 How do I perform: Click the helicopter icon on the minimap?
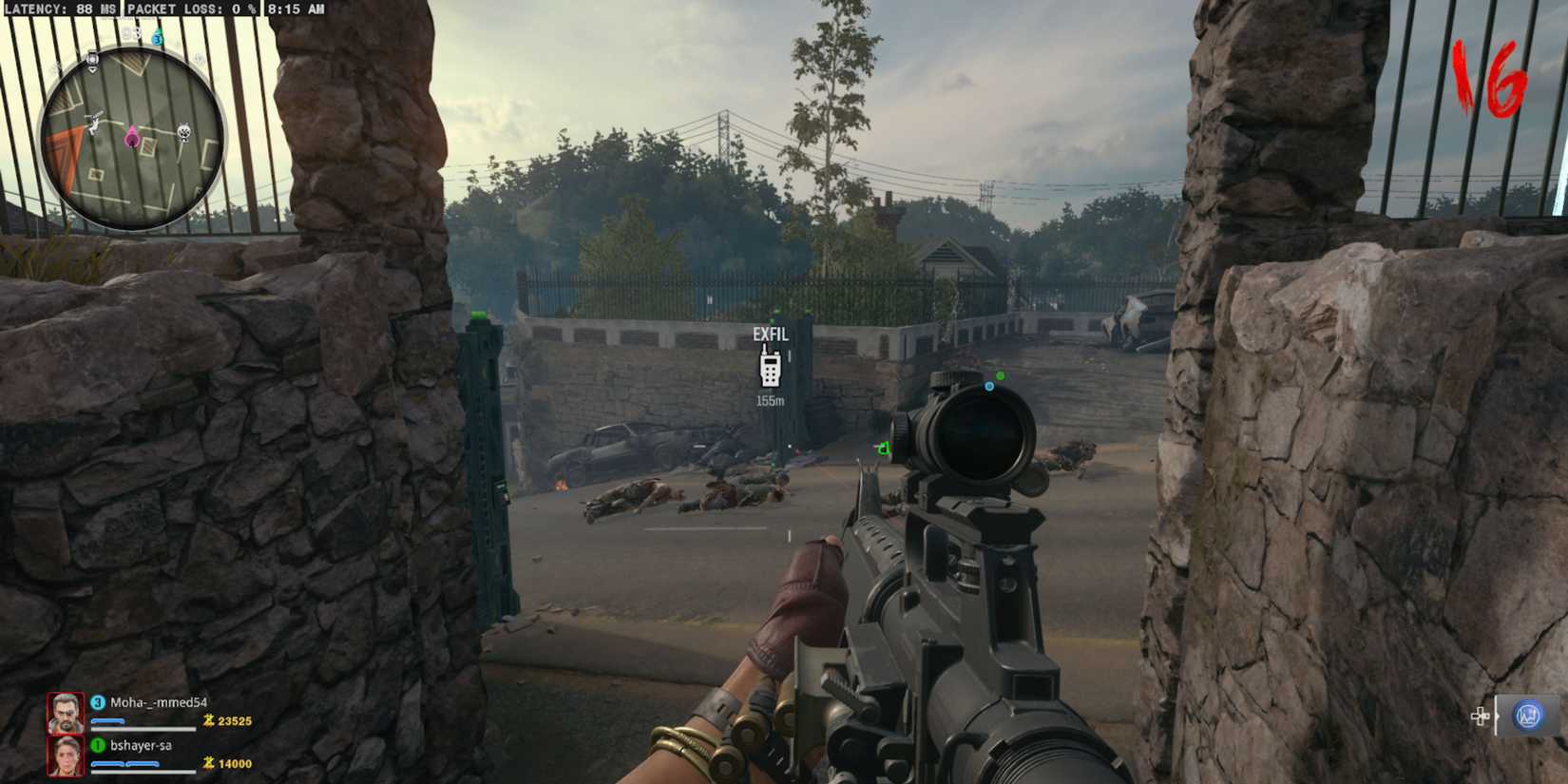(95, 122)
